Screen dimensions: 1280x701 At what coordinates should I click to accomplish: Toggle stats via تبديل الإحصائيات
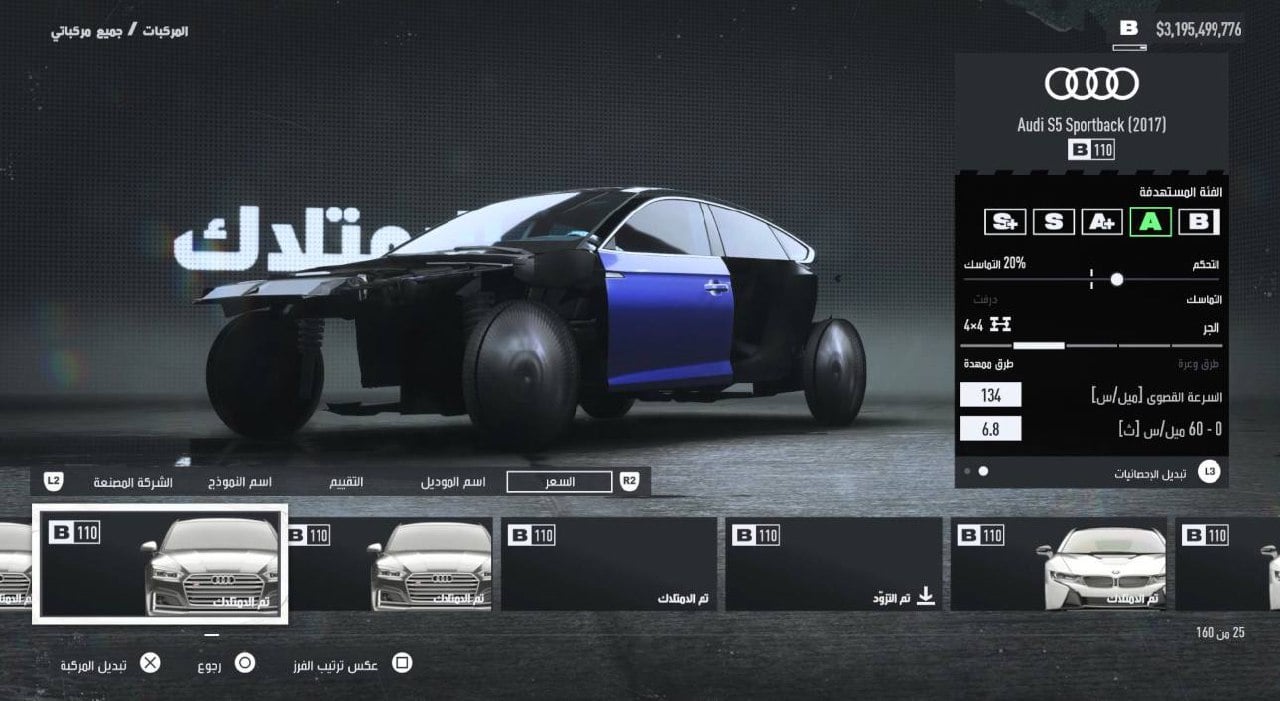tap(1150, 472)
